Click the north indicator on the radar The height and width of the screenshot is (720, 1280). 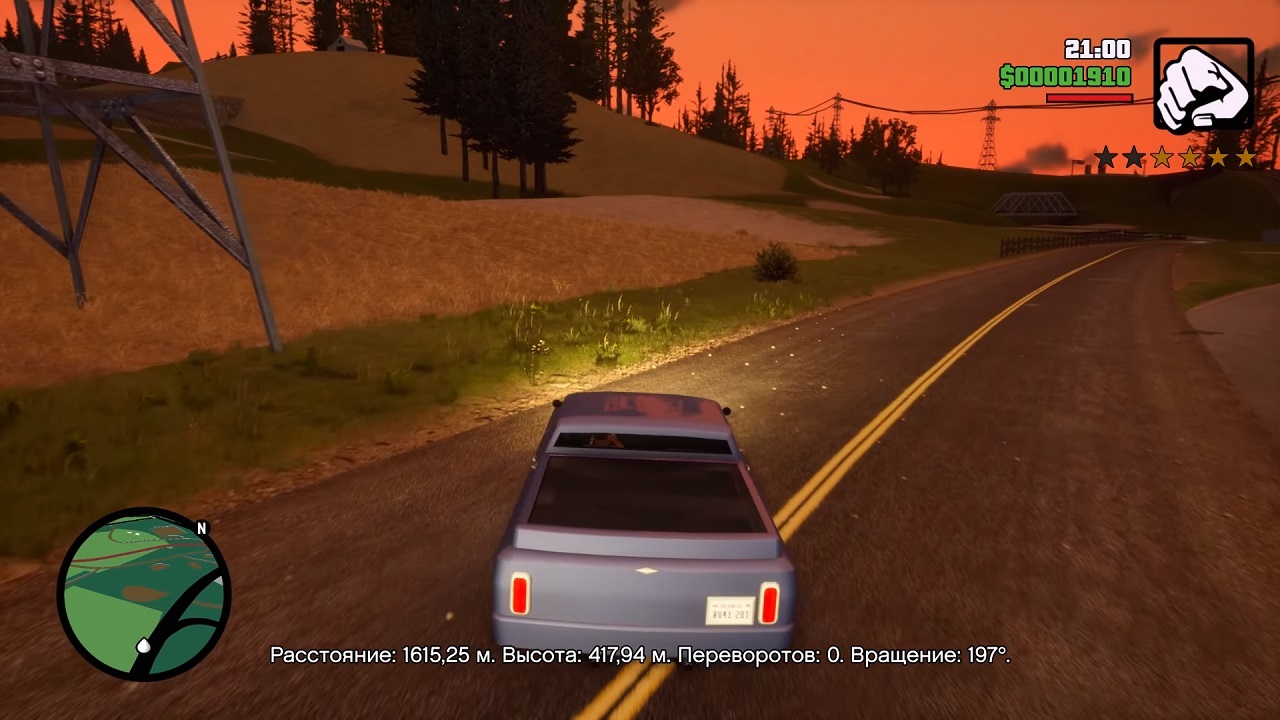click(201, 529)
